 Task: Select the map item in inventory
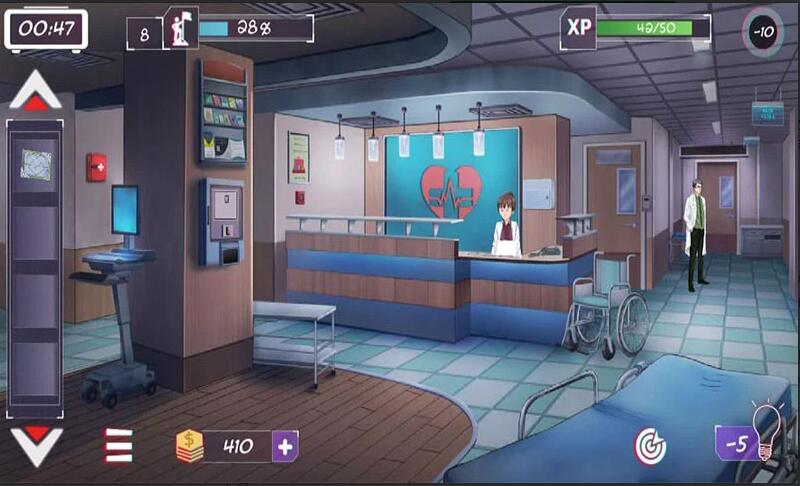click(x=36, y=163)
